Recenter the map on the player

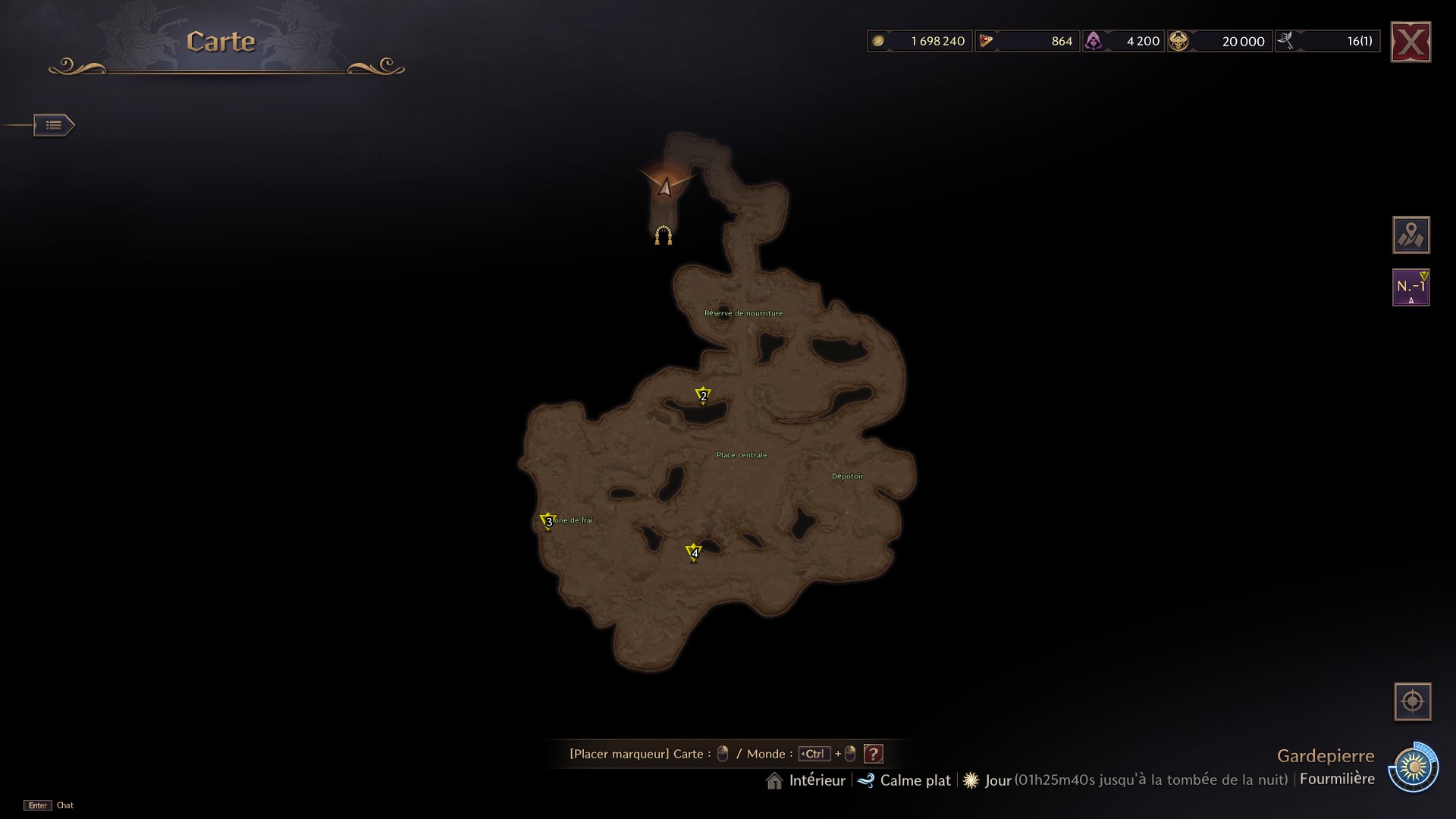1412,701
